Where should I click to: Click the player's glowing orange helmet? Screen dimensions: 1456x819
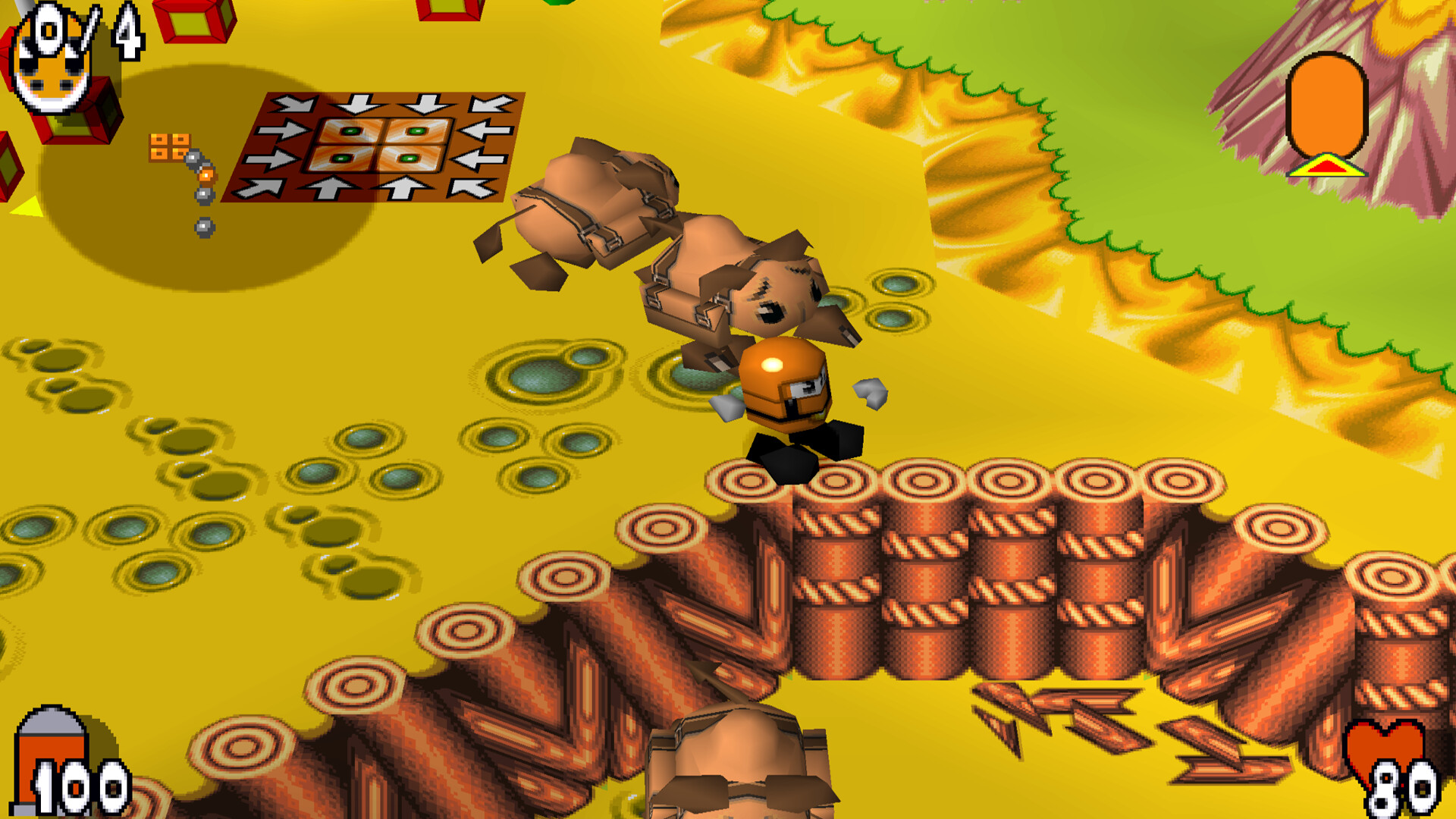[781, 372]
